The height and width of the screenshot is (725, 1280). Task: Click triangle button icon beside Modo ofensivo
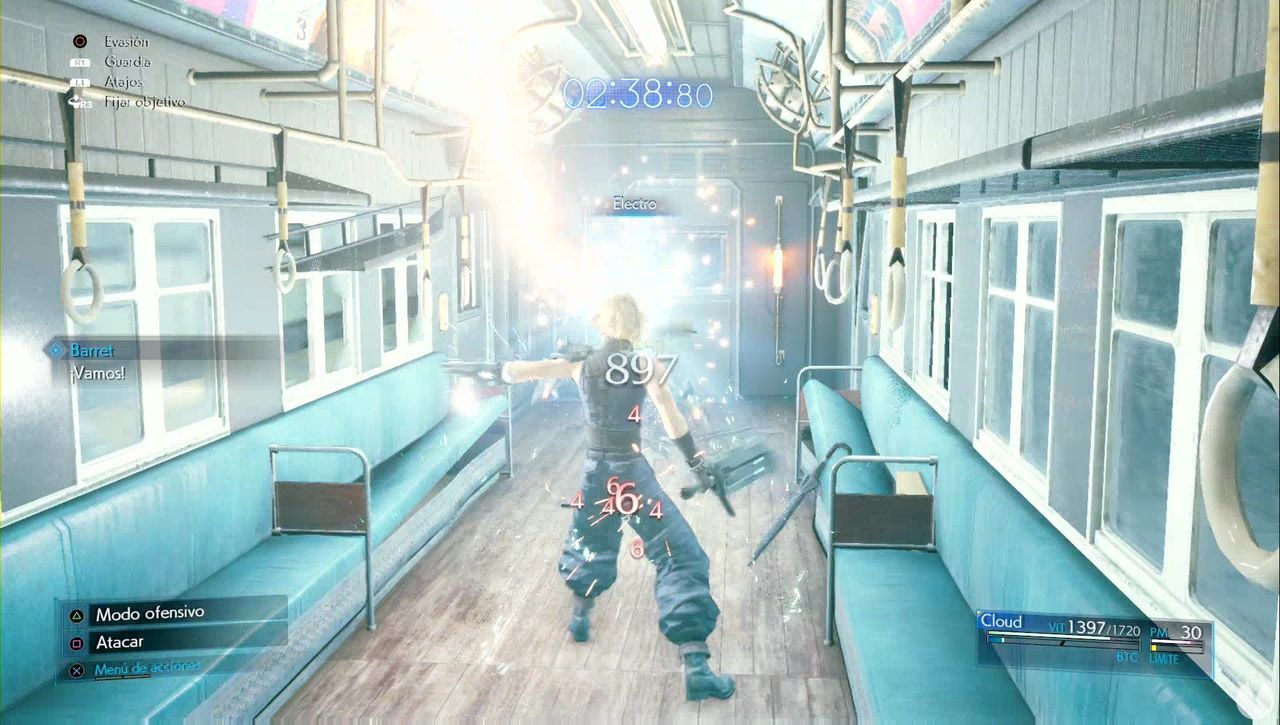click(x=76, y=614)
